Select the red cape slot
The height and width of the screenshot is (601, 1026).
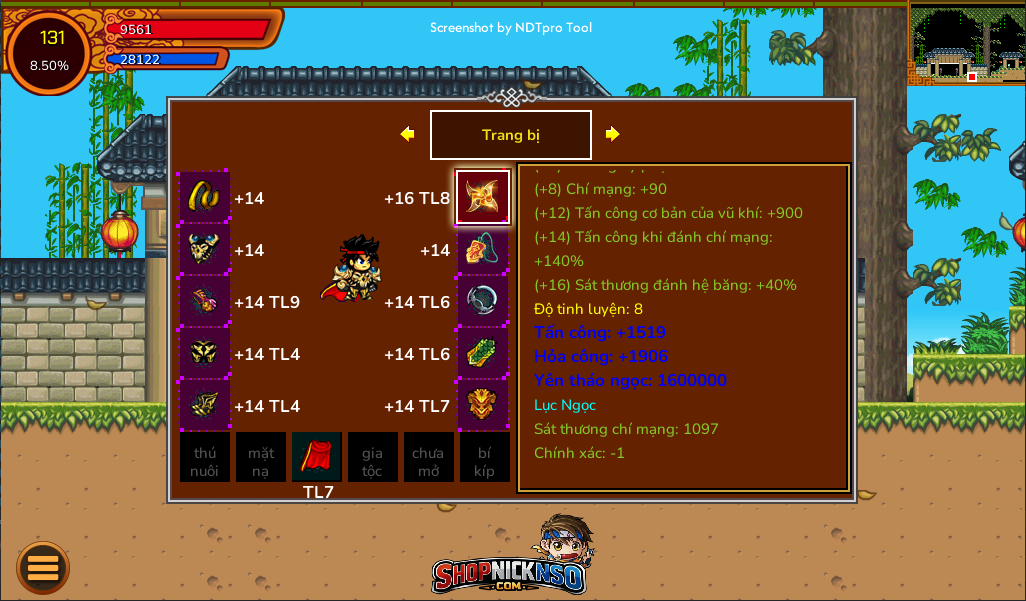tap(317, 457)
